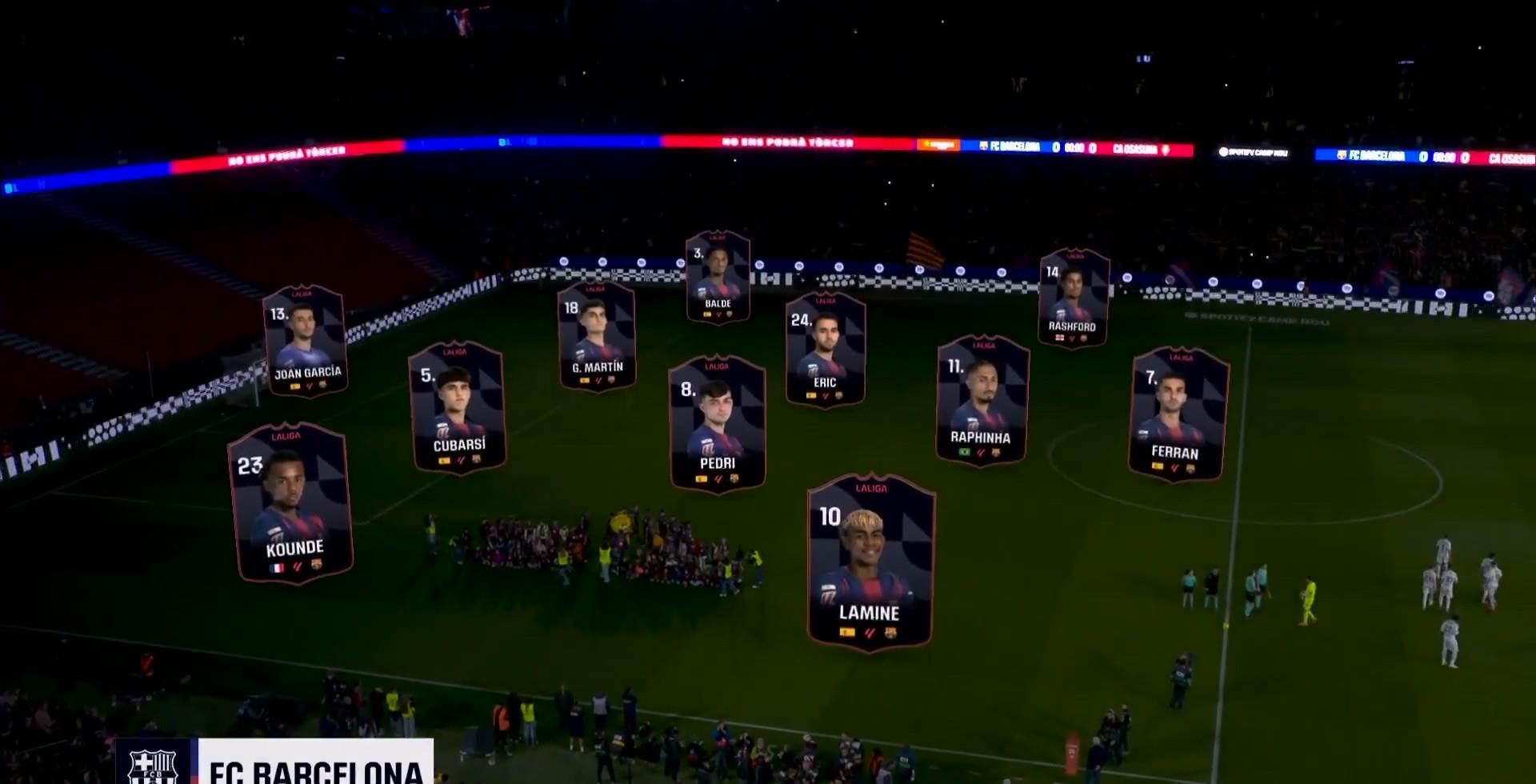The width and height of the screenshot is (1536, 784).
Task: Click the Rashford player card
Action: pos(1073,298)
